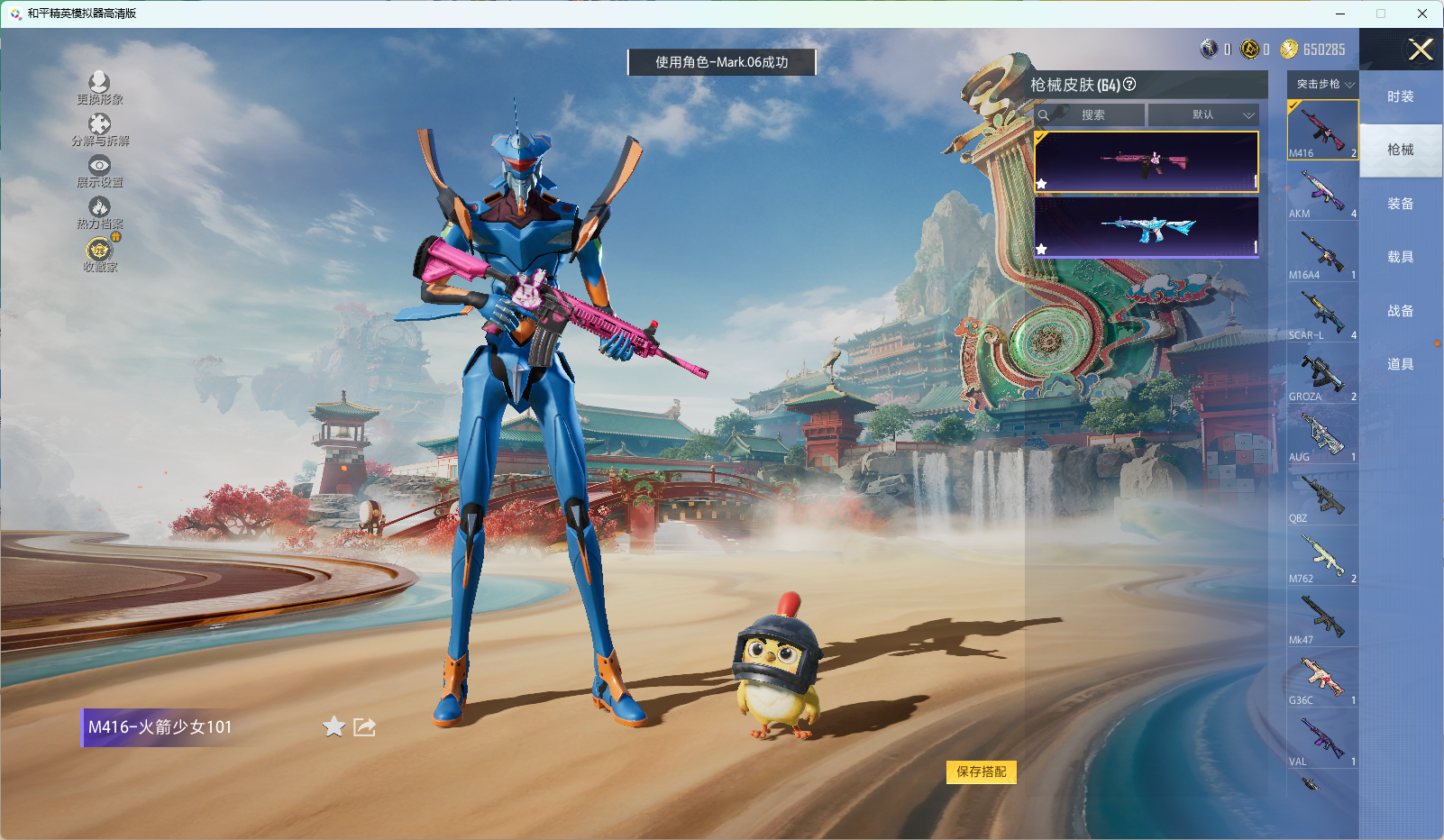Close the wardrobe with the X button

click(1421, 50)
